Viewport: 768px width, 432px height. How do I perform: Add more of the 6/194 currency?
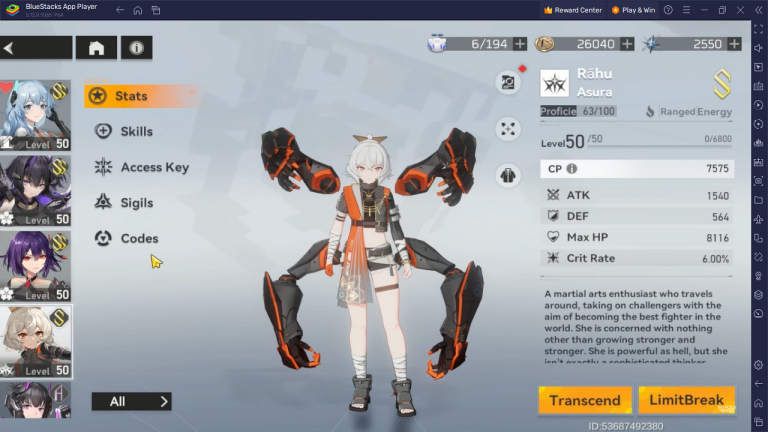[x=520, y=44]
